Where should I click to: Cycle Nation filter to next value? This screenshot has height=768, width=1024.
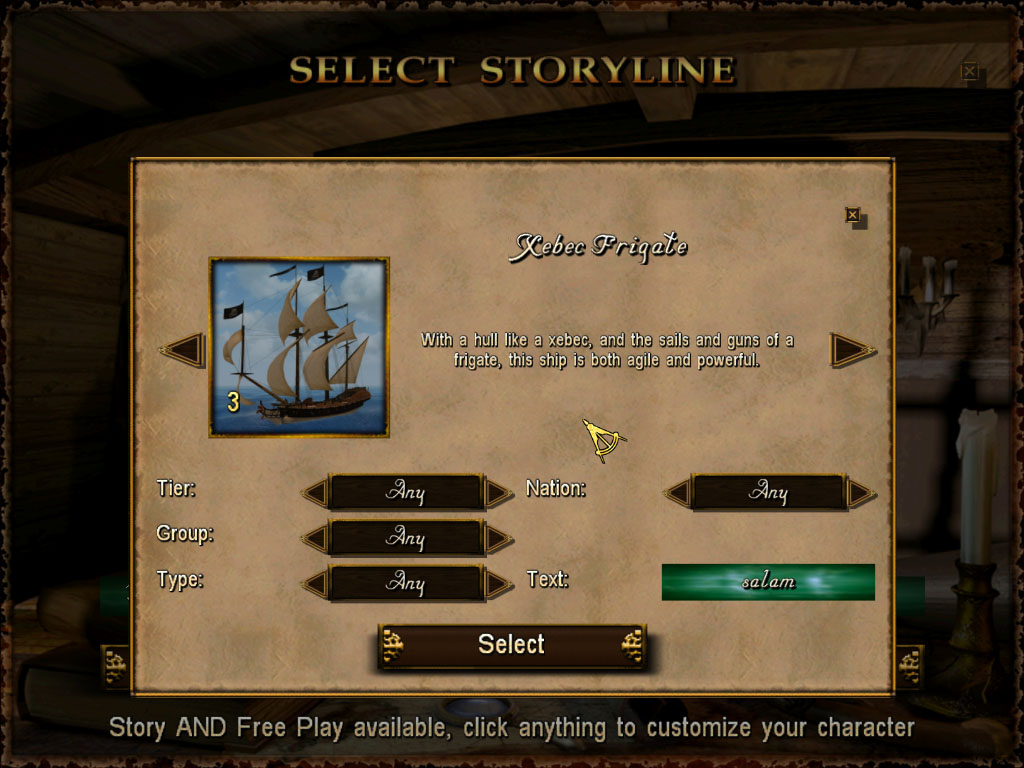(x=860, y=492)
